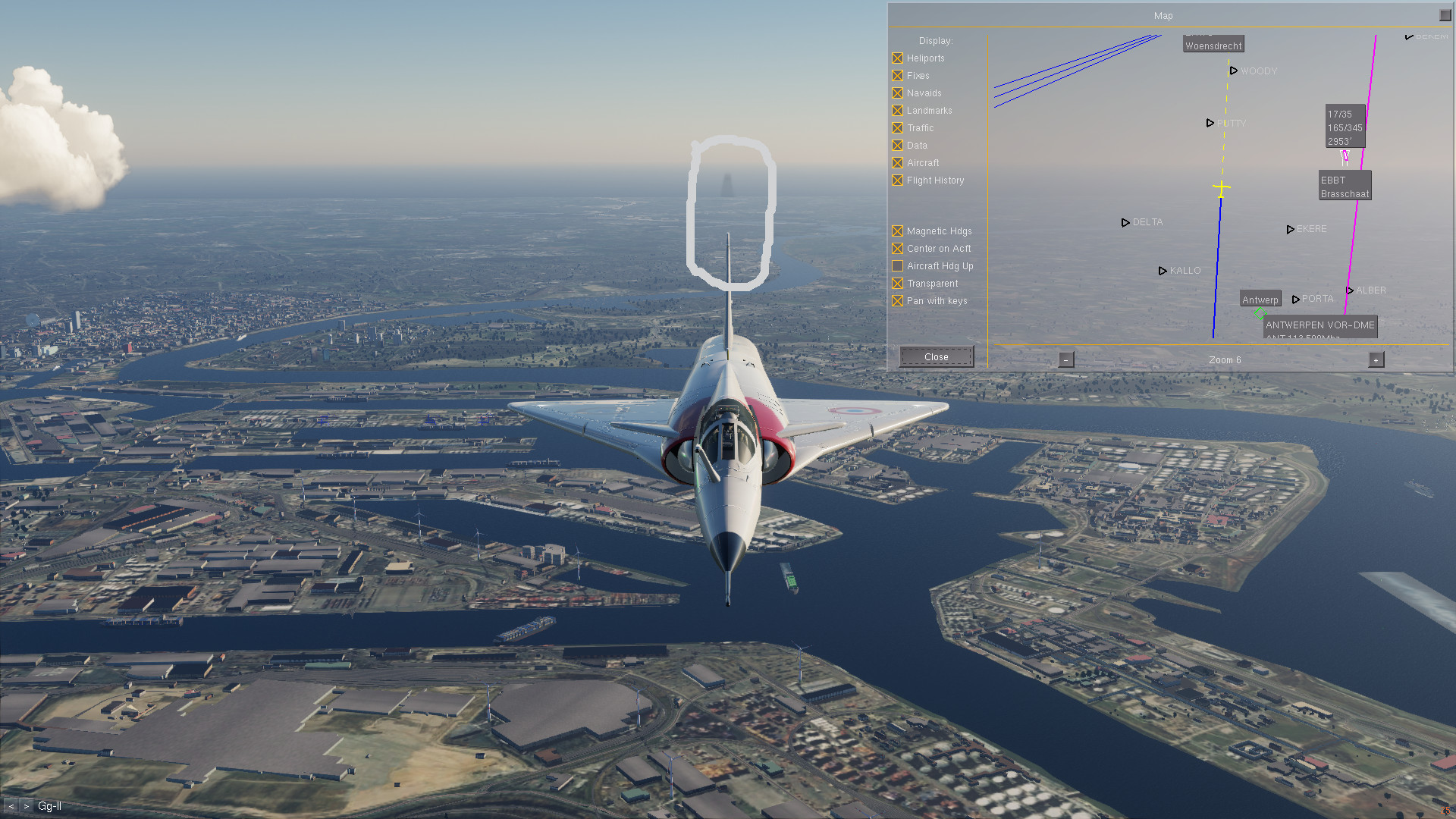Image resolution: width=1456 pixels, height=819 pixels.
Task: Toggle the Transparent map option
Action: pos(898,284)
